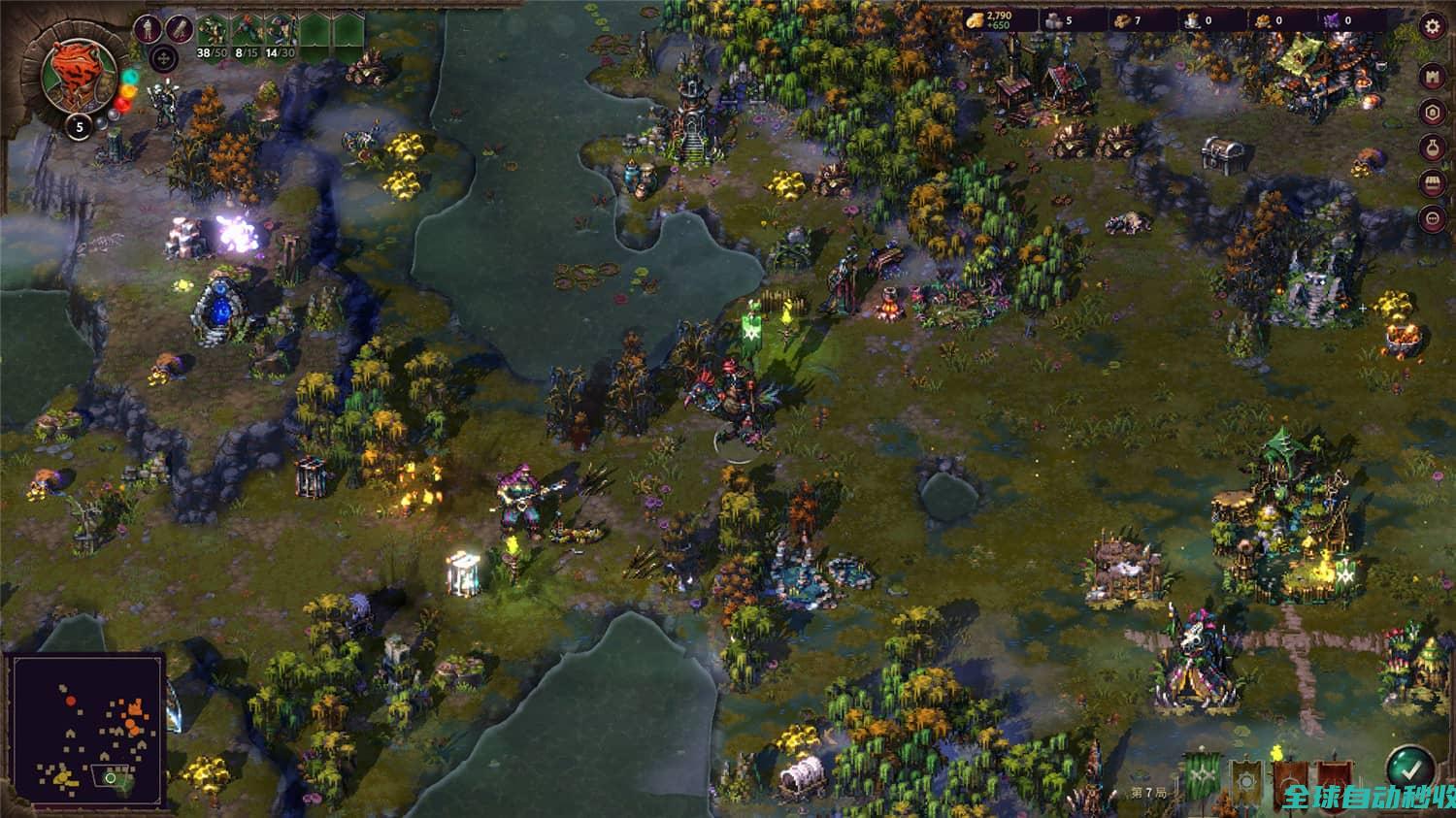Select the troop slot showing 38/50
Viewport: 1456px width, 818px height.
[x=213, y=35]
